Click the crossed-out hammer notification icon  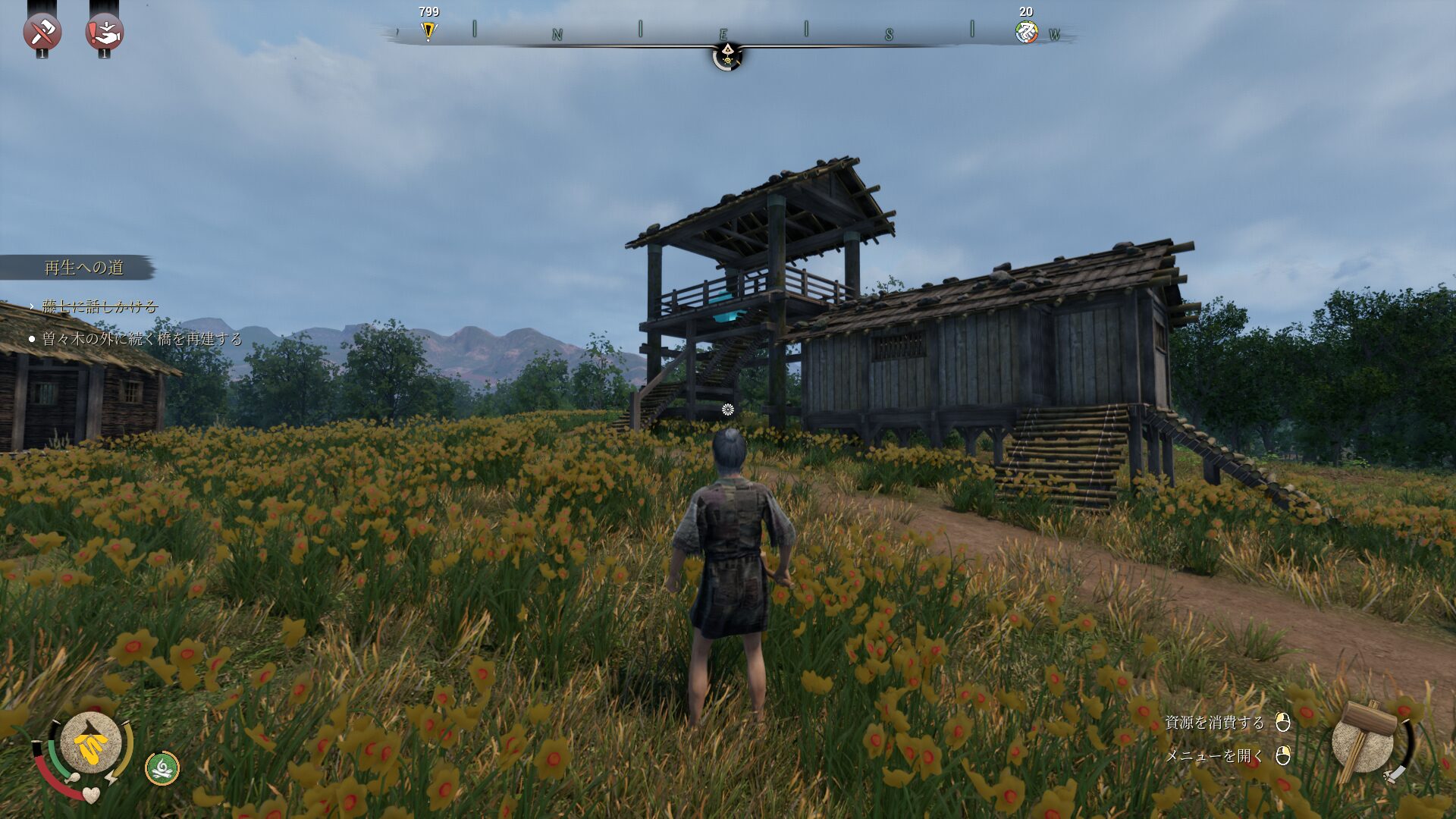coord(42,32)
